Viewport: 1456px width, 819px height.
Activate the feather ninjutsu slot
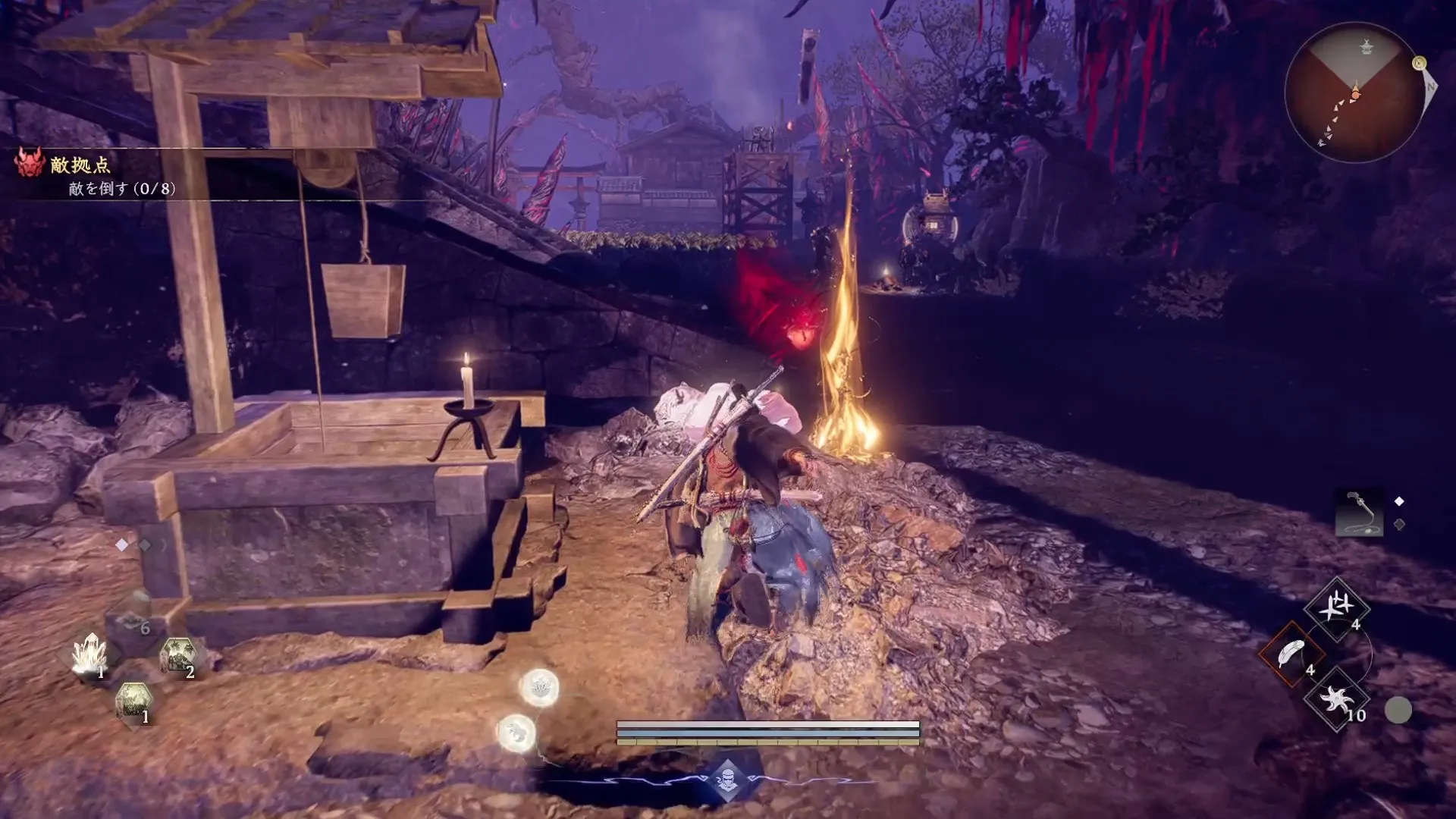[x=1291, y=654]
